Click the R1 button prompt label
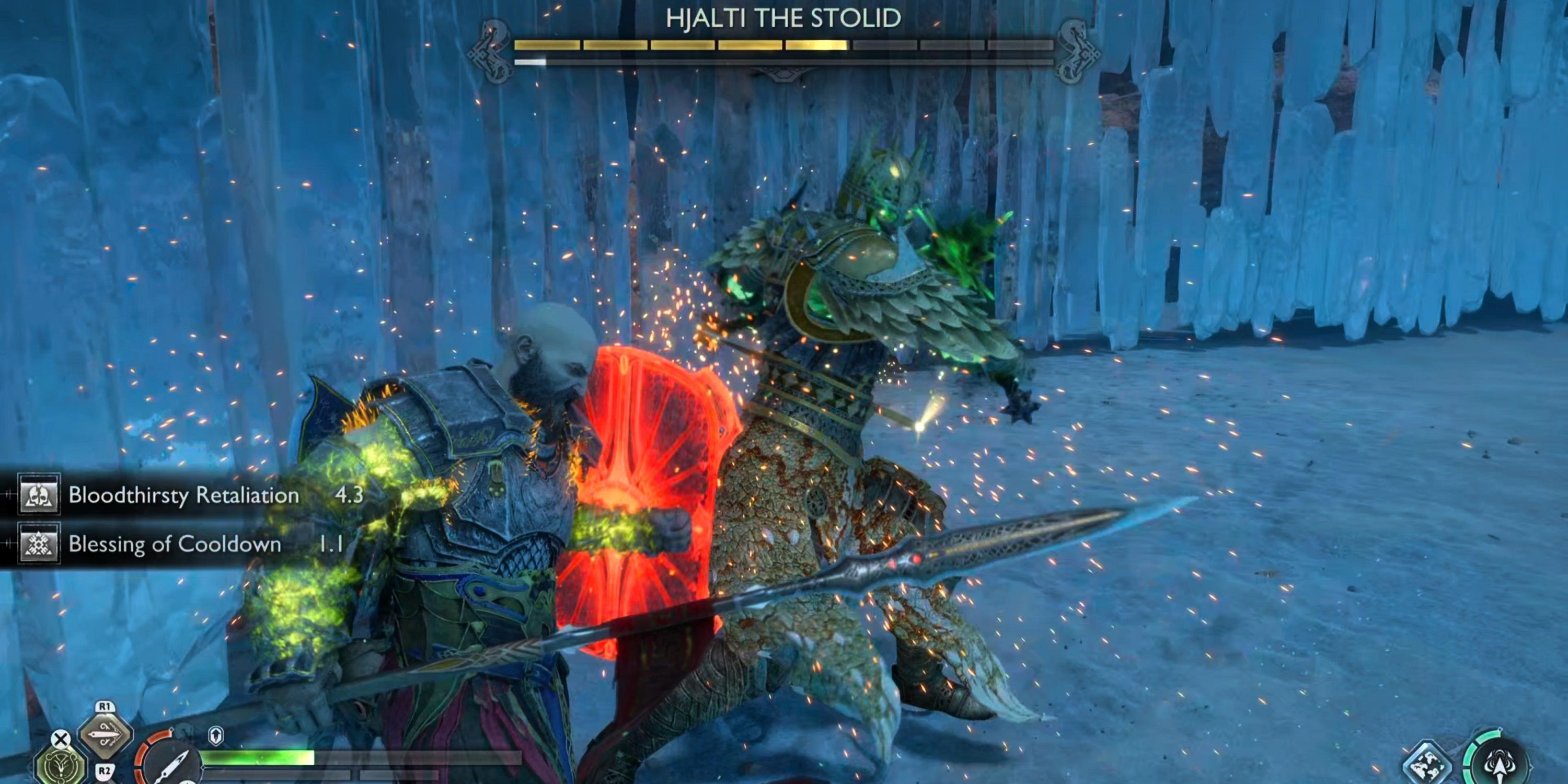The width and height of the screenshot is (1568, 784). [105, 707]
